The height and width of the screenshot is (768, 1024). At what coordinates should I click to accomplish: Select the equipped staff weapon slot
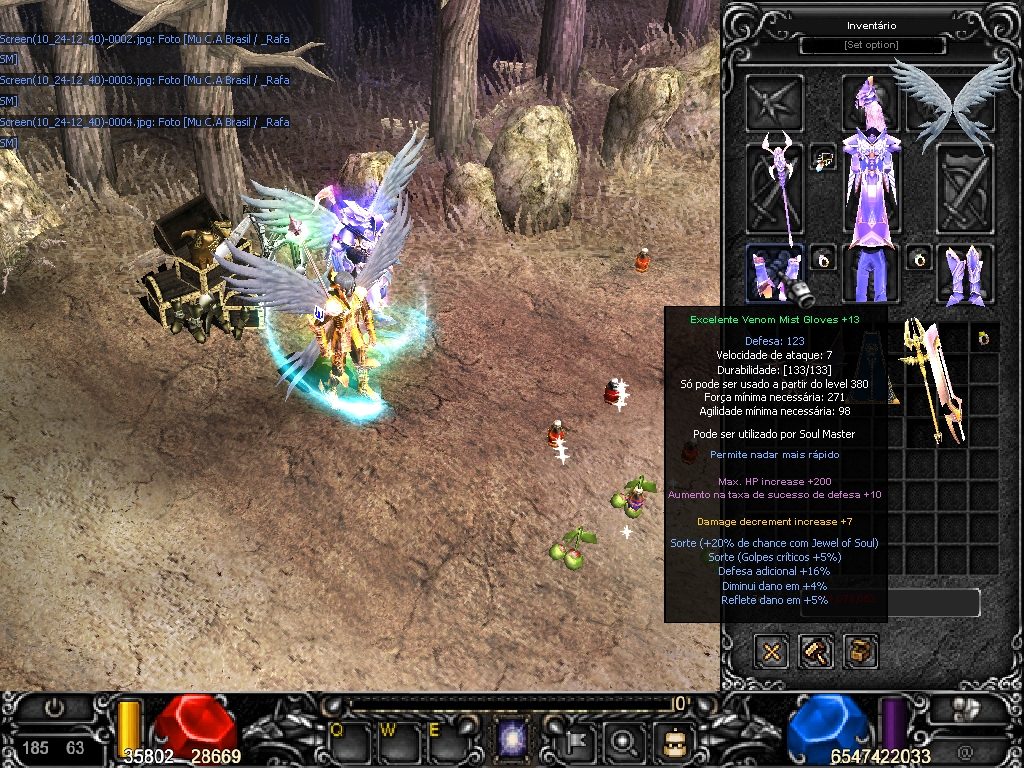pyautogui.click(x=774, y=189)
